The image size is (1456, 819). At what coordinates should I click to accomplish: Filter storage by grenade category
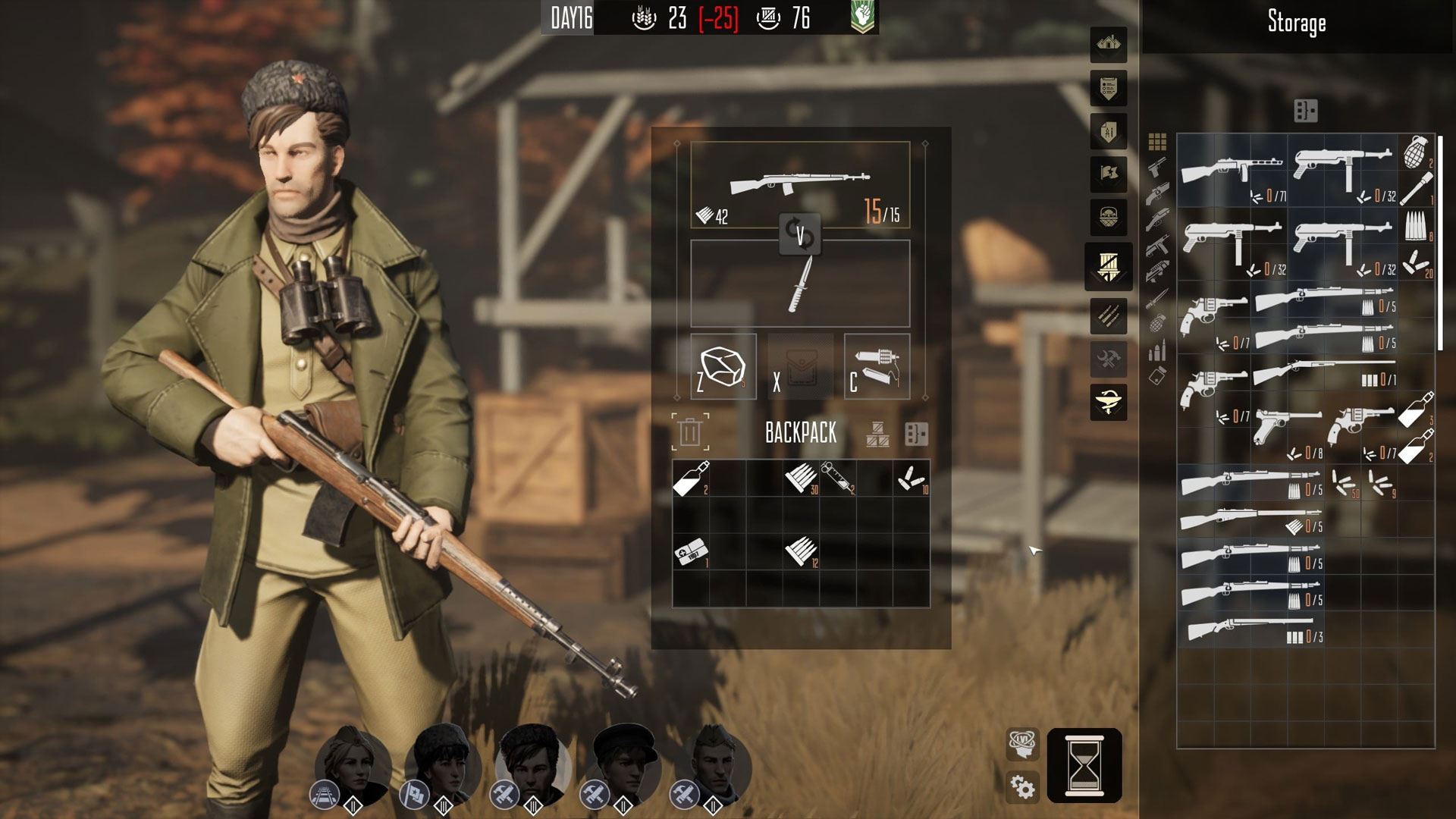[1157, 324]
